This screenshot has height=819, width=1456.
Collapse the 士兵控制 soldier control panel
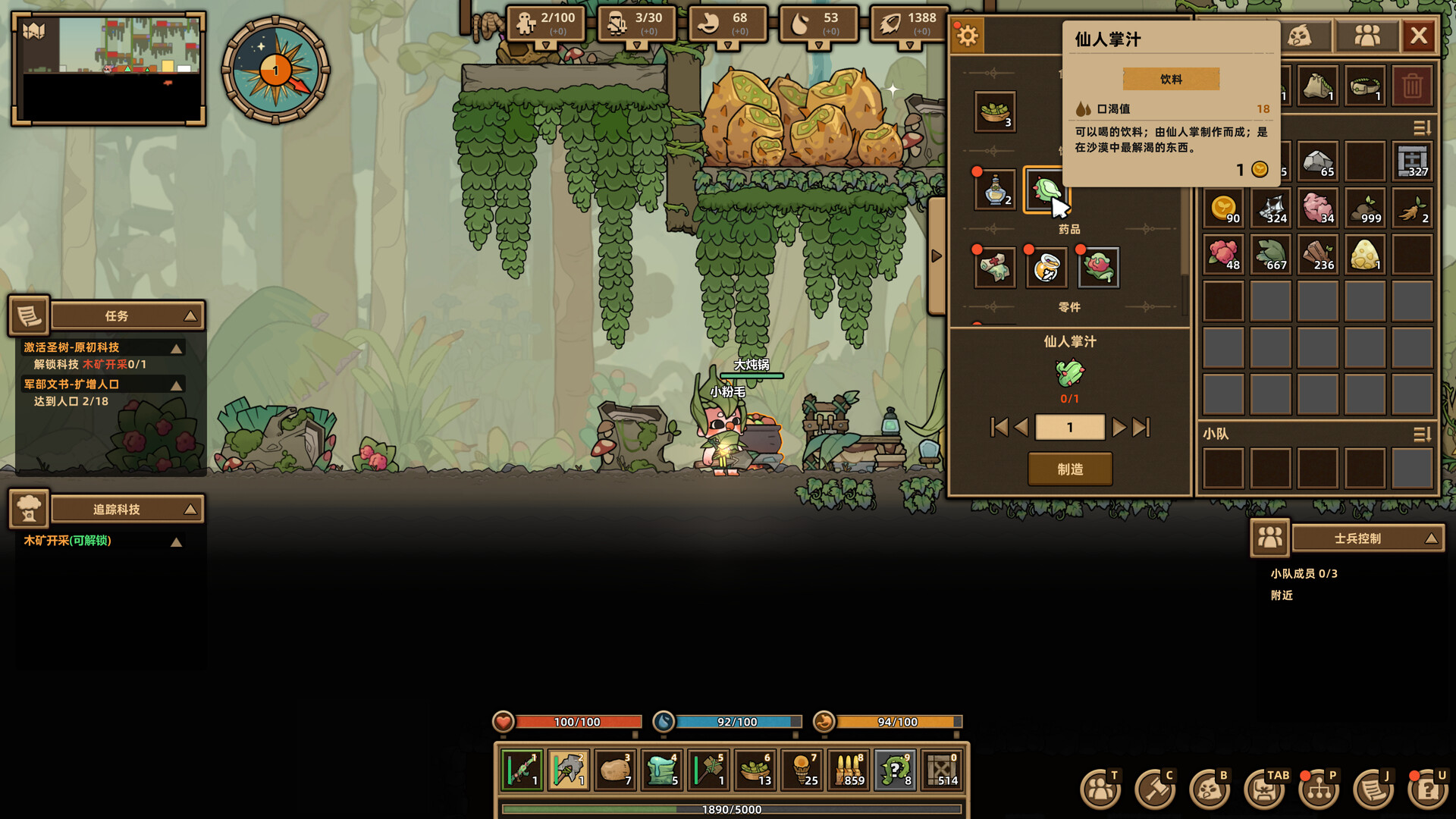pyautogui.click(x=1432, y=538)
